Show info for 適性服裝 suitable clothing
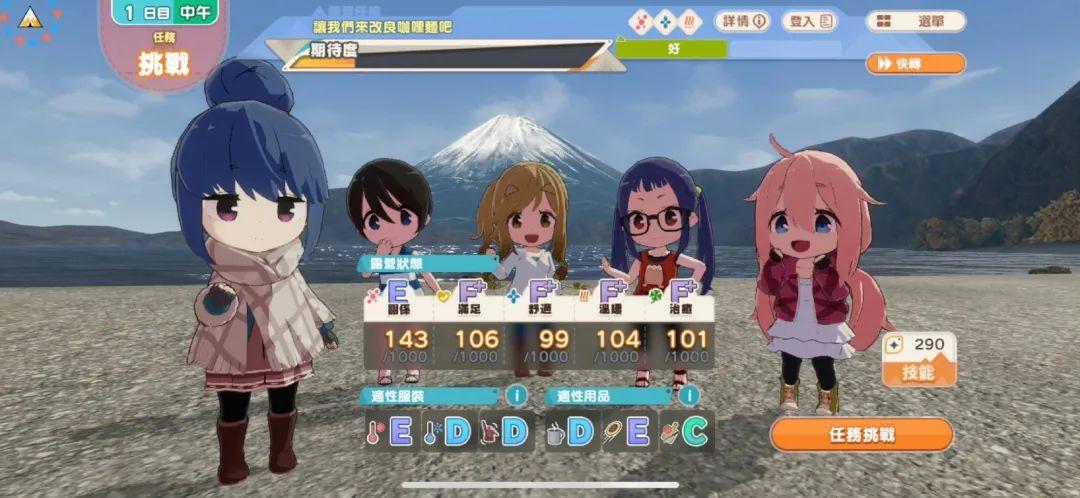The height and width of the screenshot is (498, 1080). coord(516,396)
